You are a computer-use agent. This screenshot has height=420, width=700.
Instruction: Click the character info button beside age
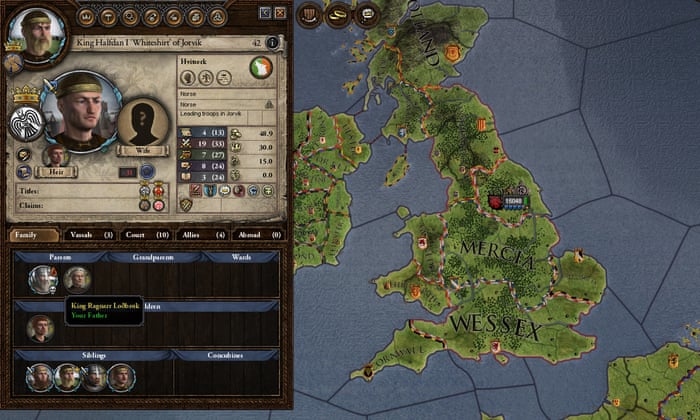pyautogui.click(x=272, y=42)
